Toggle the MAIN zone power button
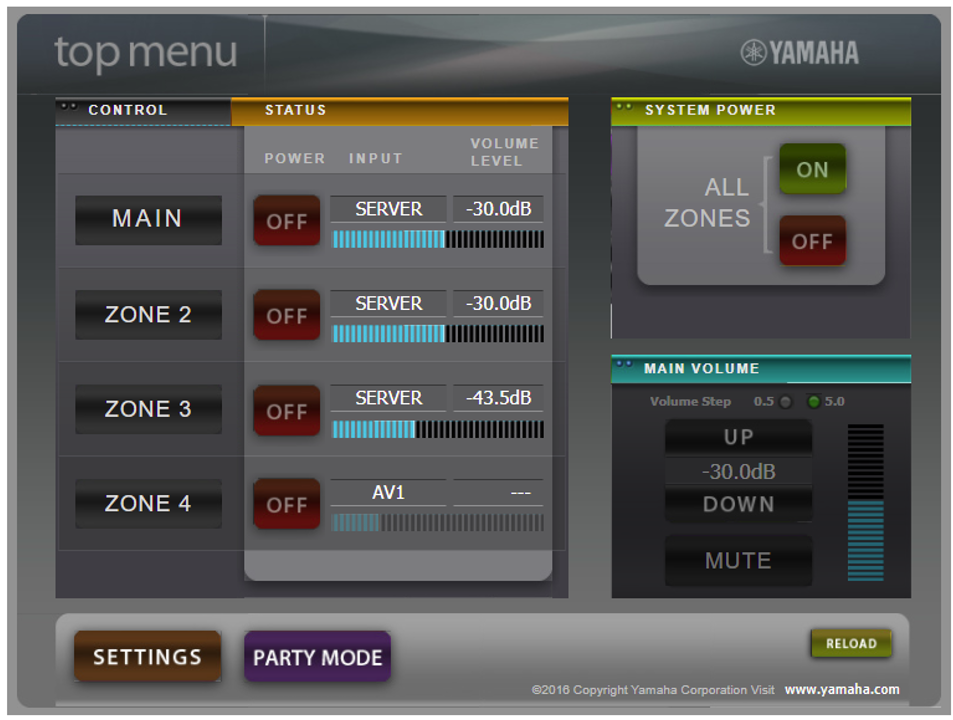 [286, 221]
